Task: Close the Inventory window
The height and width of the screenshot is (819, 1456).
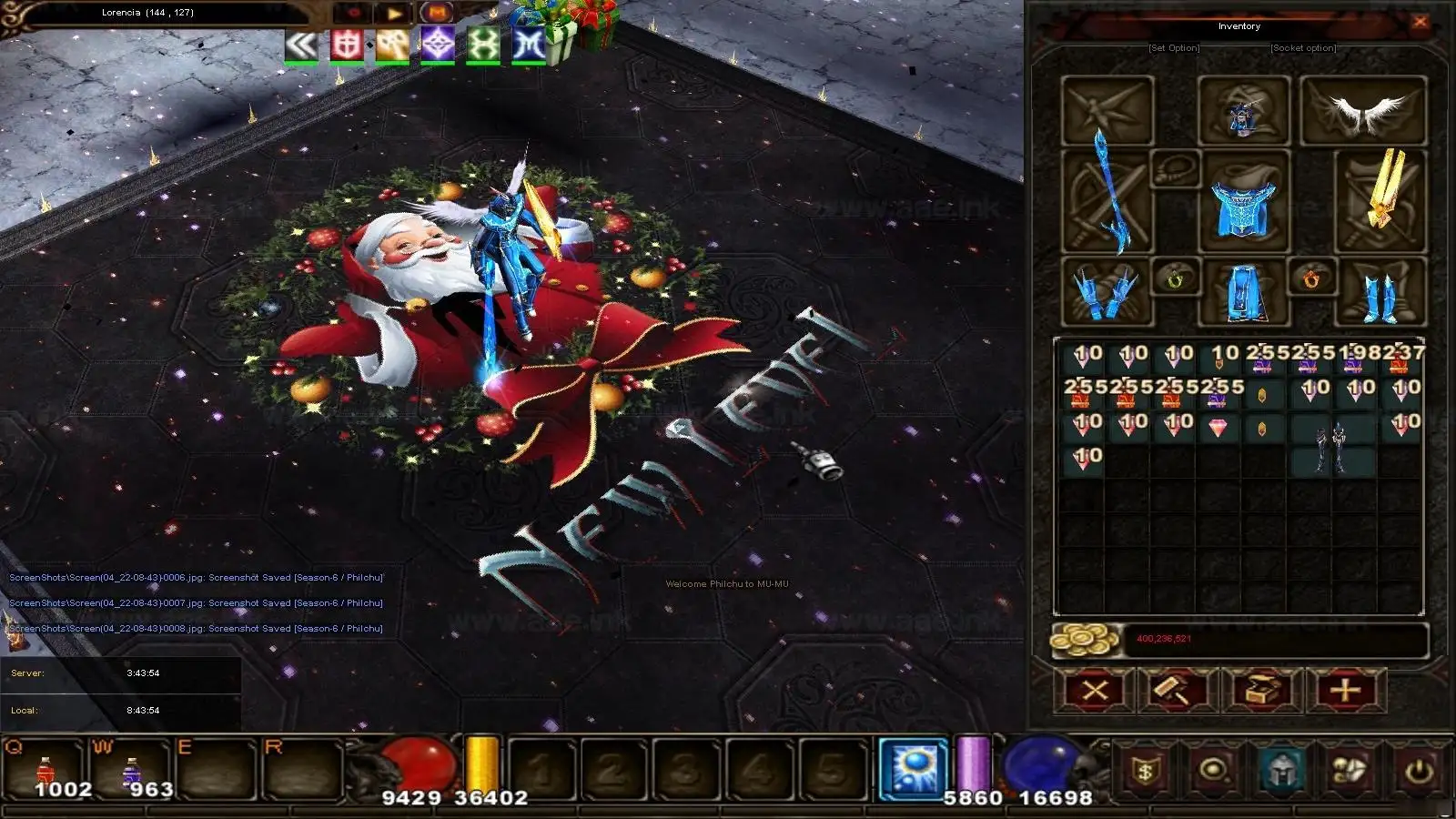Action: (1420, 23)
